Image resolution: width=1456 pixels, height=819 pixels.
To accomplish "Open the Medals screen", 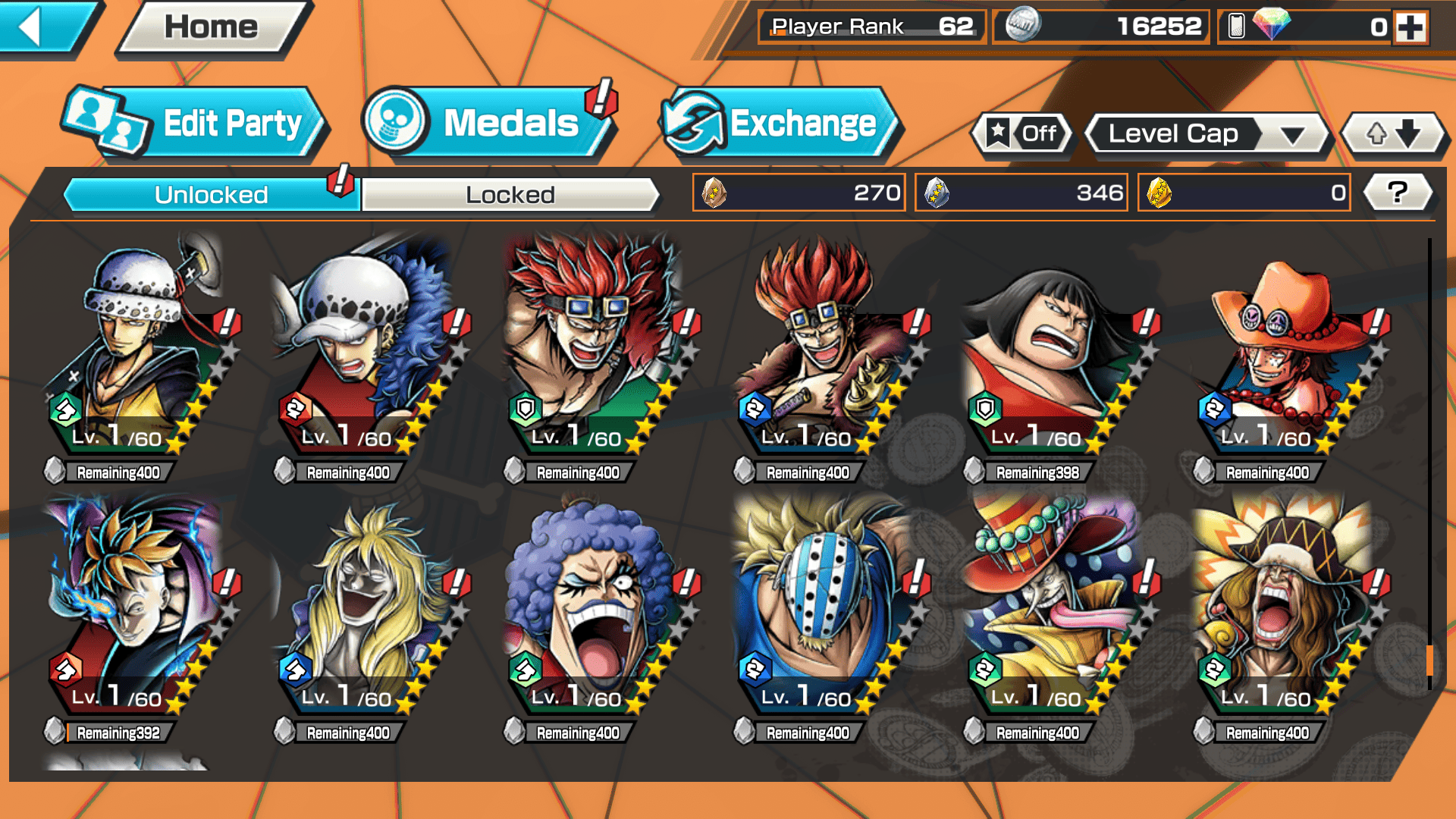I will [488, 123].
